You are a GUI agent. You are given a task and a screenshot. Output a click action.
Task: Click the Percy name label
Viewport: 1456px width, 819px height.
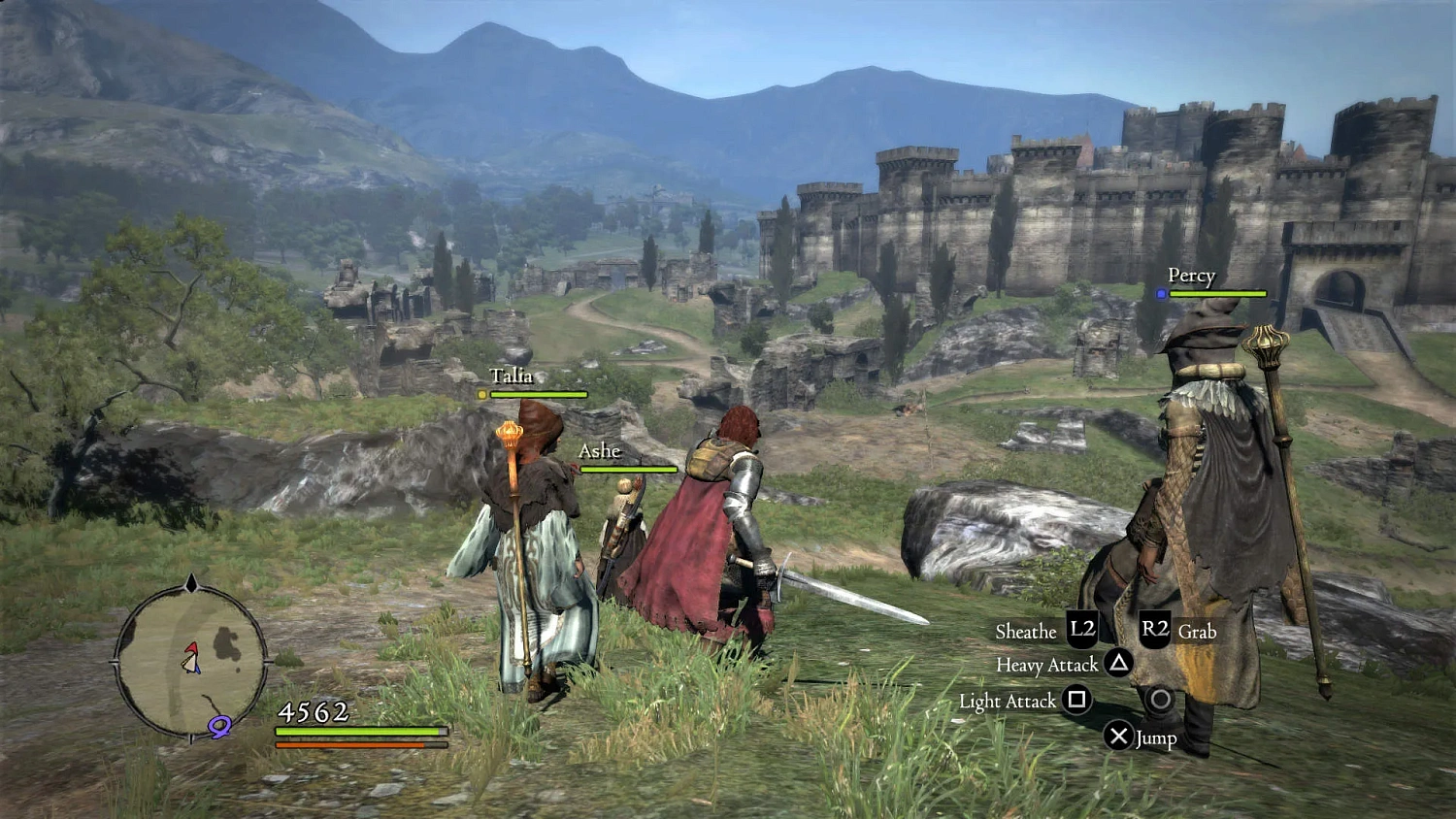(1193, 276)
